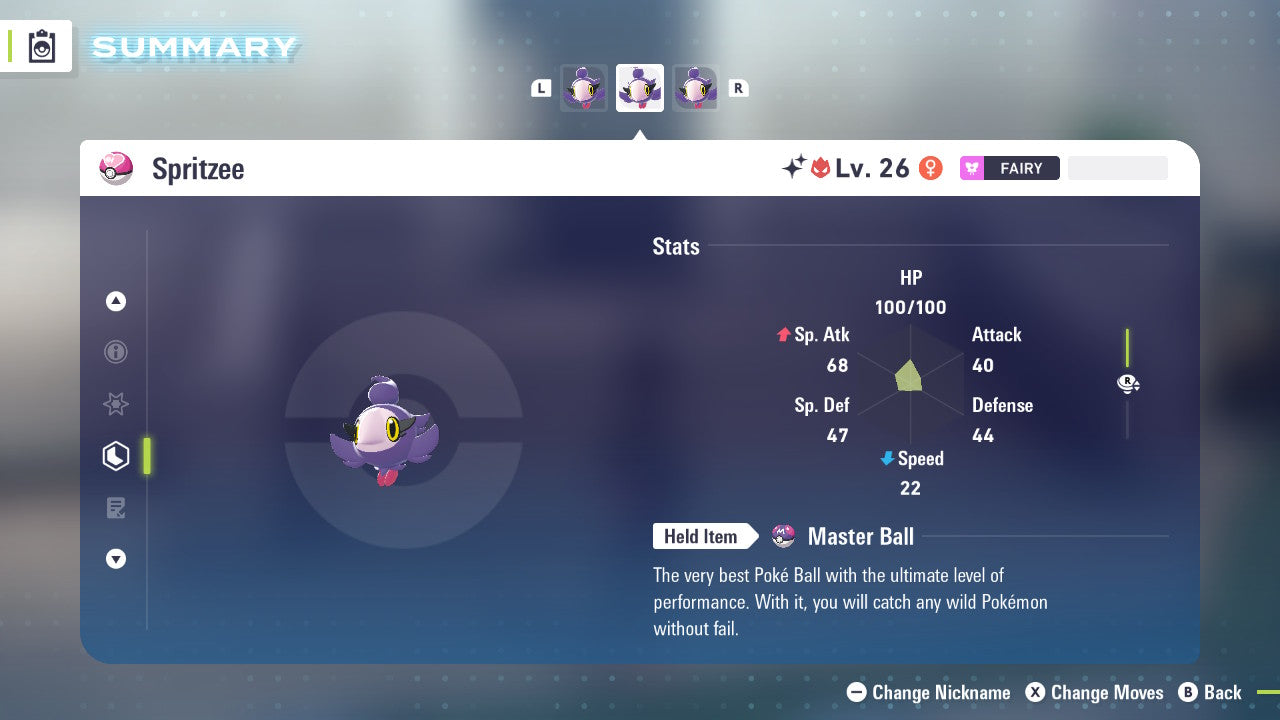The height and width of the screenshot is (720, 1280).
Task: Select the star moves icon in sidebar
Action: tap(115, 404)
